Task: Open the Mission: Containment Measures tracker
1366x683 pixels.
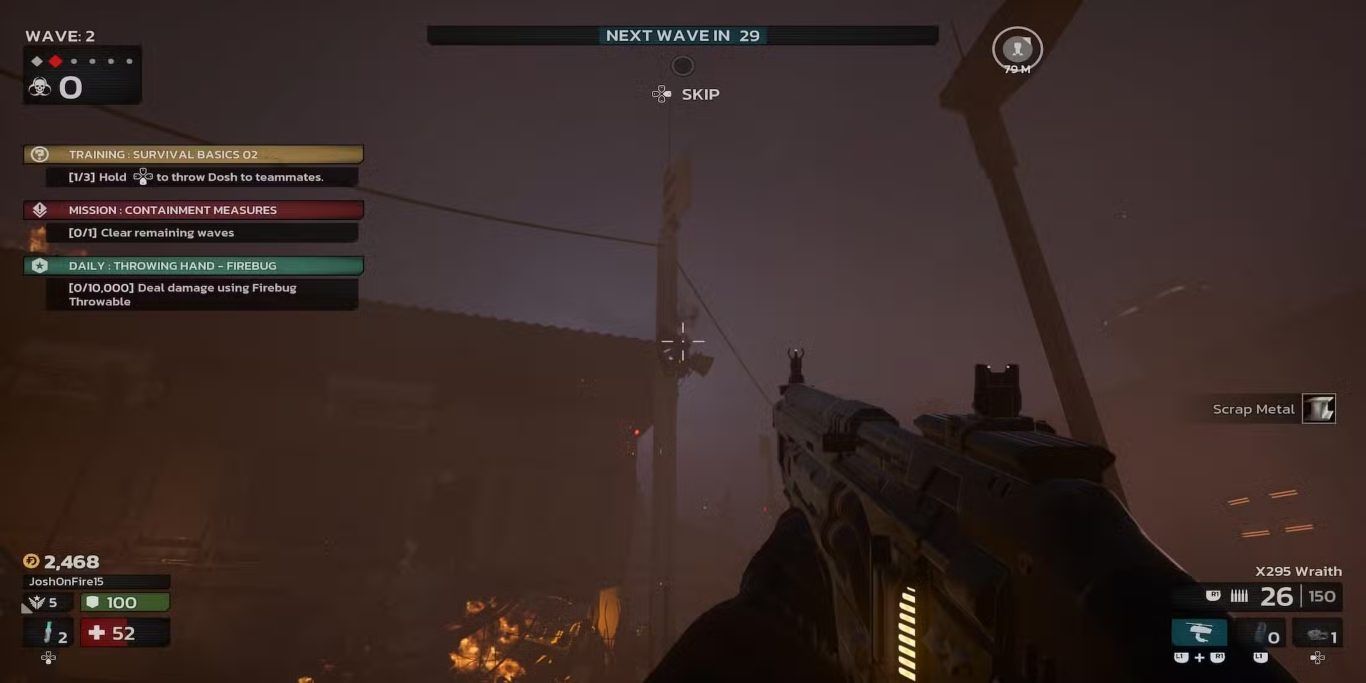Action: point(193,210)
